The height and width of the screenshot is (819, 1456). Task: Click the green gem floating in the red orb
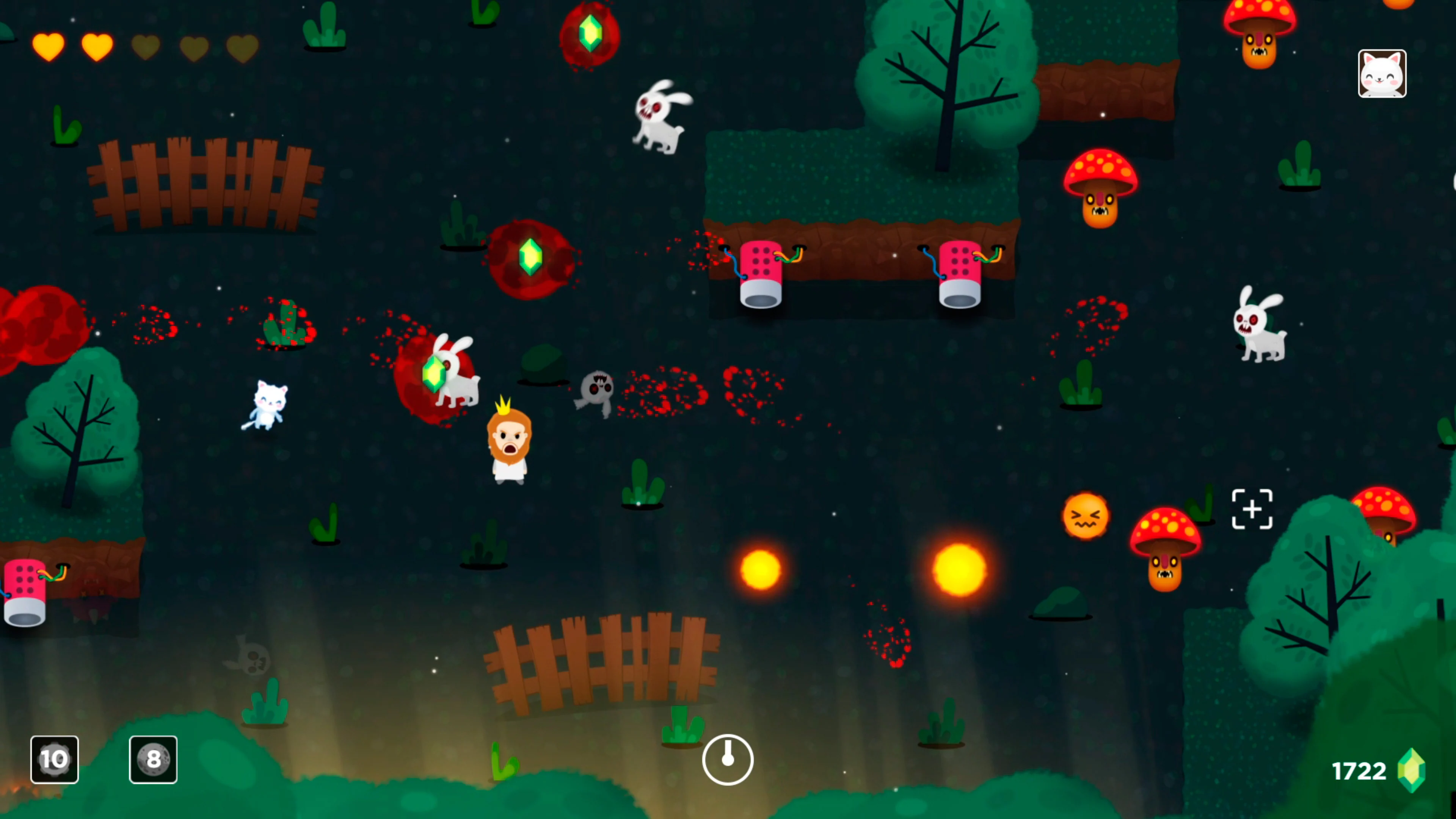click(x=531, y=257)
